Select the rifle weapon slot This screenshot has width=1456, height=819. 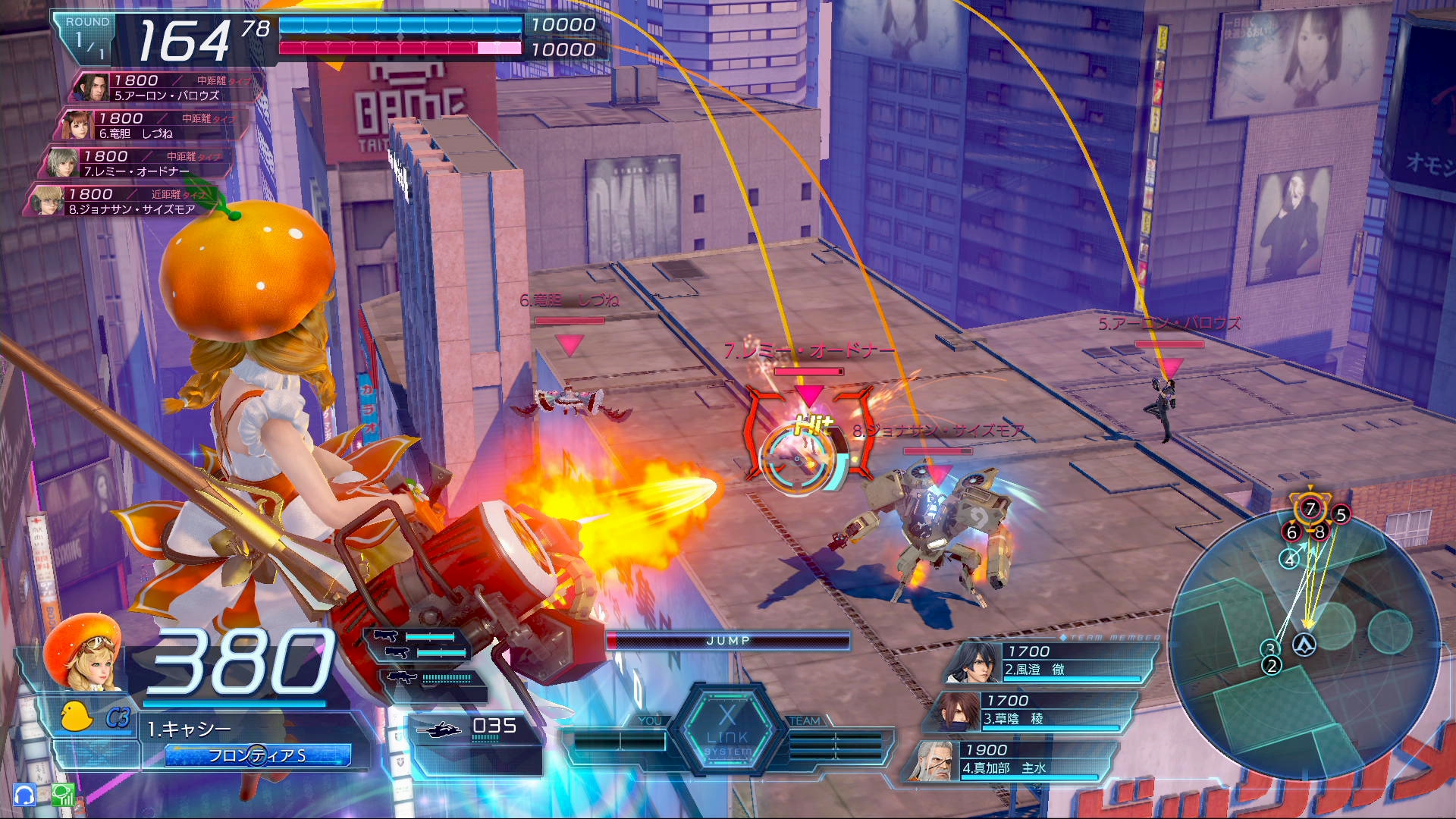(434, 678)
